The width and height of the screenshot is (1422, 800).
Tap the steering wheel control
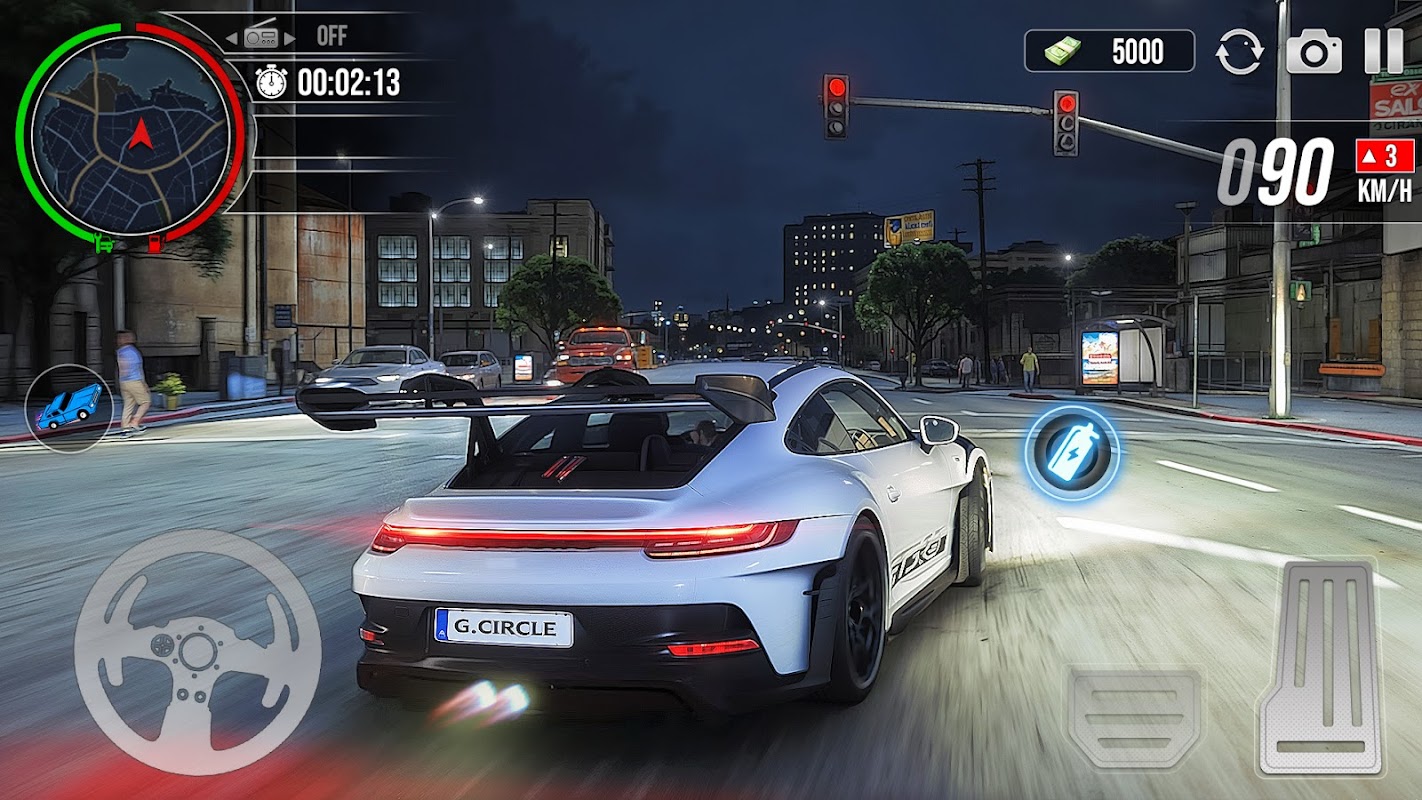tap(197, 652)
